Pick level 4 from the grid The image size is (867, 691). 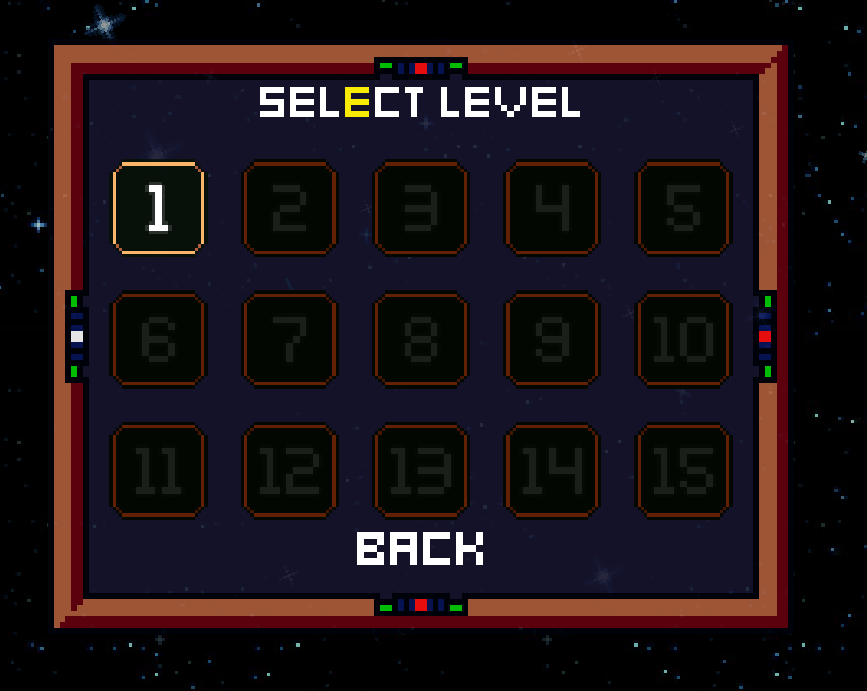(x=552, y=208)
